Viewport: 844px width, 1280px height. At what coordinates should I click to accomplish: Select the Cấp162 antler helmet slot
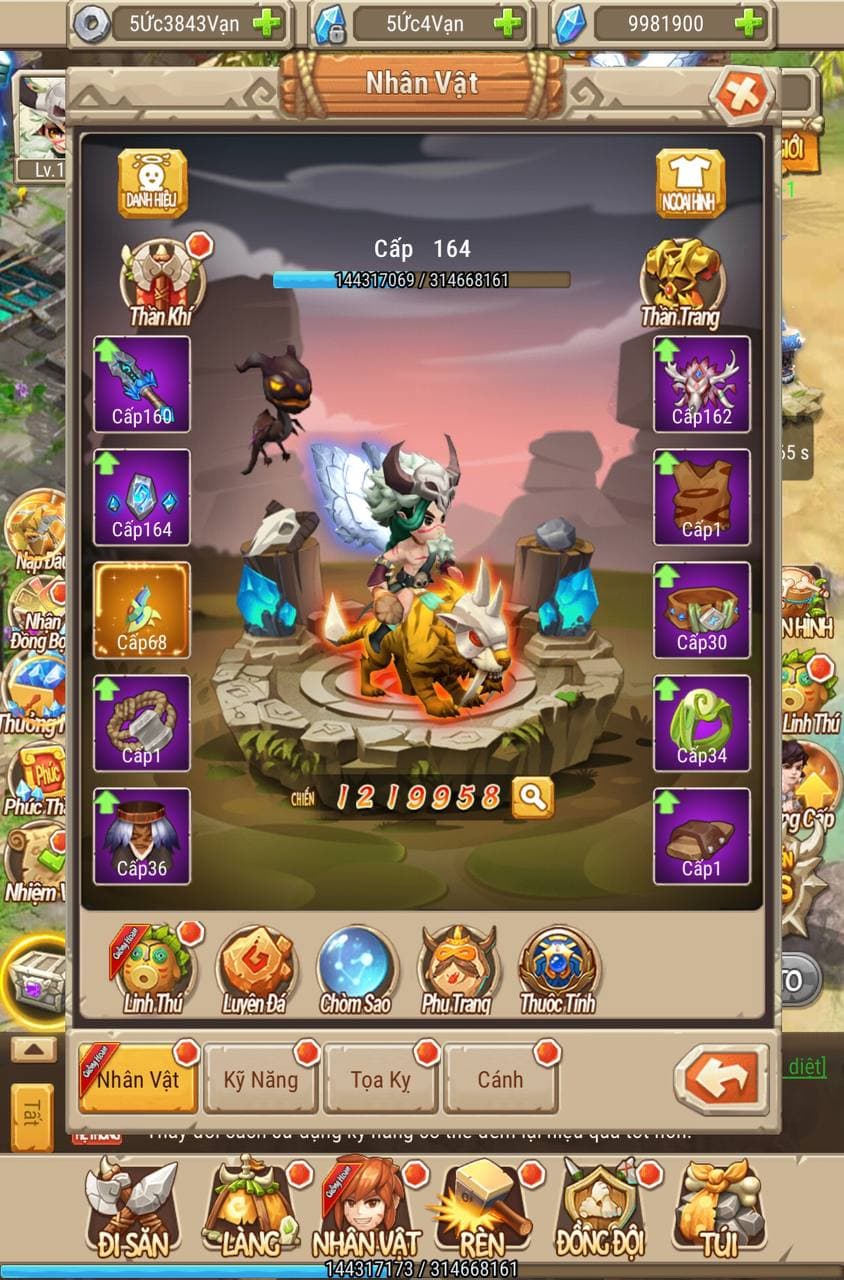(702, 384)
